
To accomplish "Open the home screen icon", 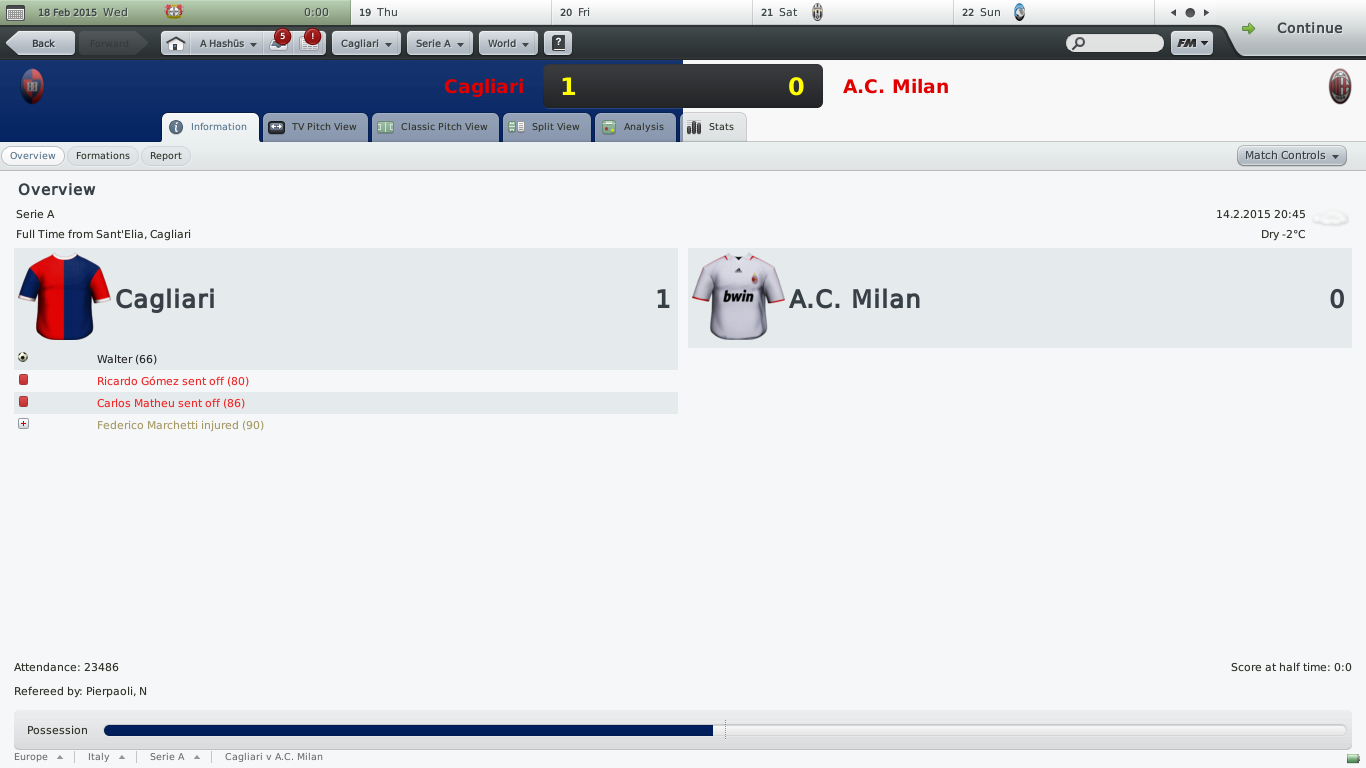I will [175, 44].
